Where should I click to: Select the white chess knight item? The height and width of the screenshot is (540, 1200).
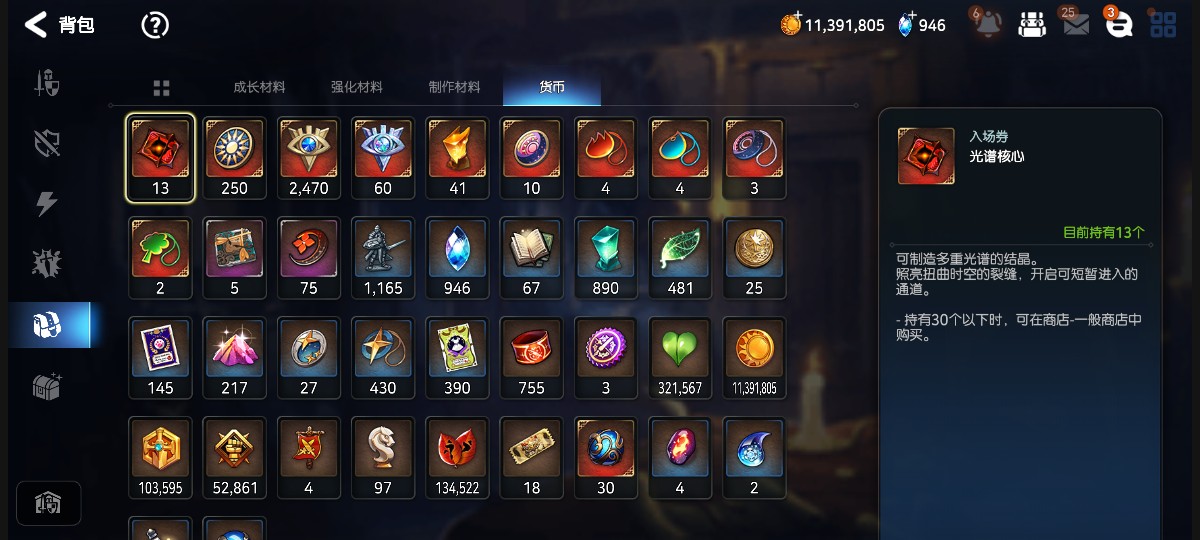[383, 457]
